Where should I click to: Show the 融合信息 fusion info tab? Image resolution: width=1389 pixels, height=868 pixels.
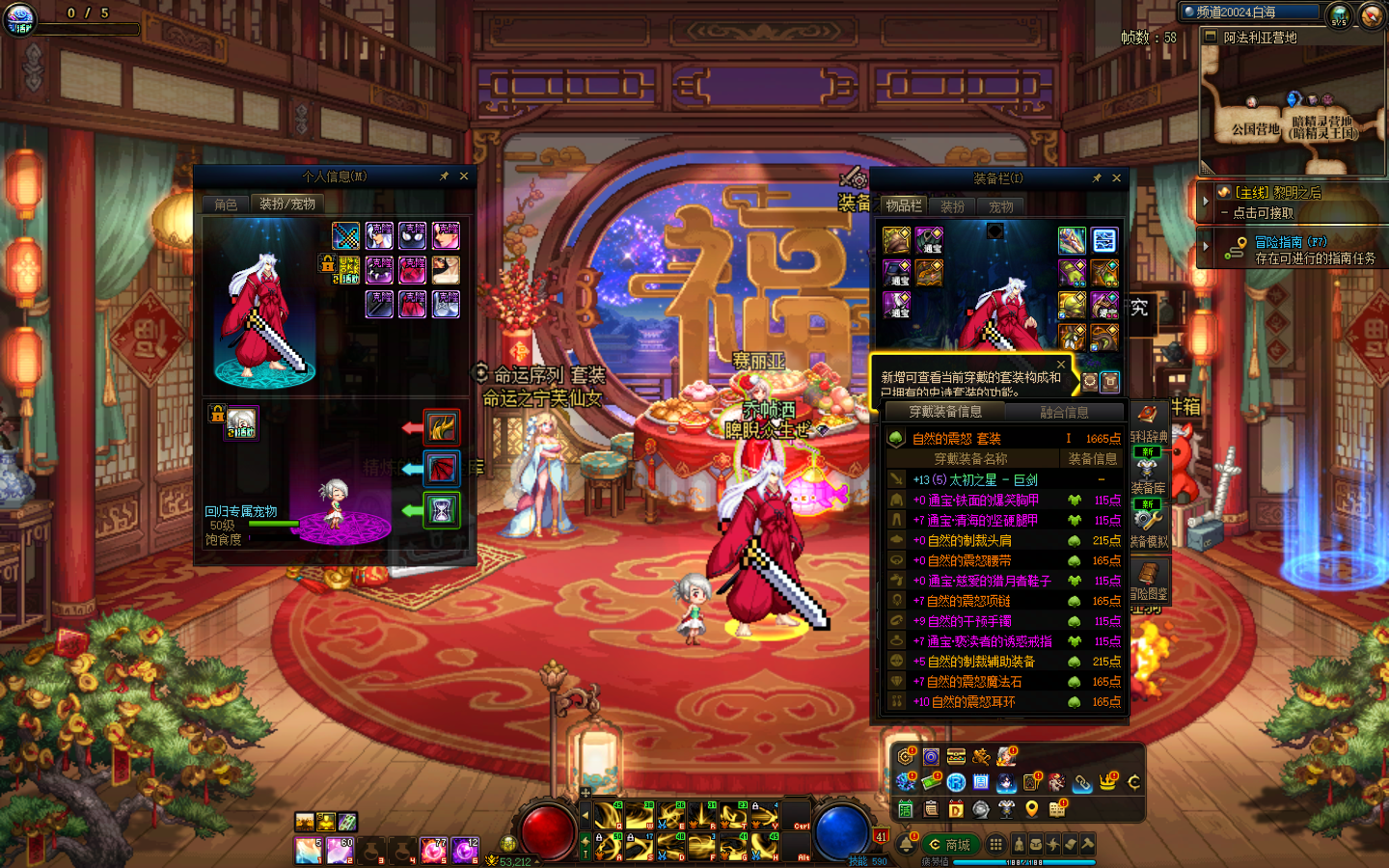click(x=1064, y=413)
